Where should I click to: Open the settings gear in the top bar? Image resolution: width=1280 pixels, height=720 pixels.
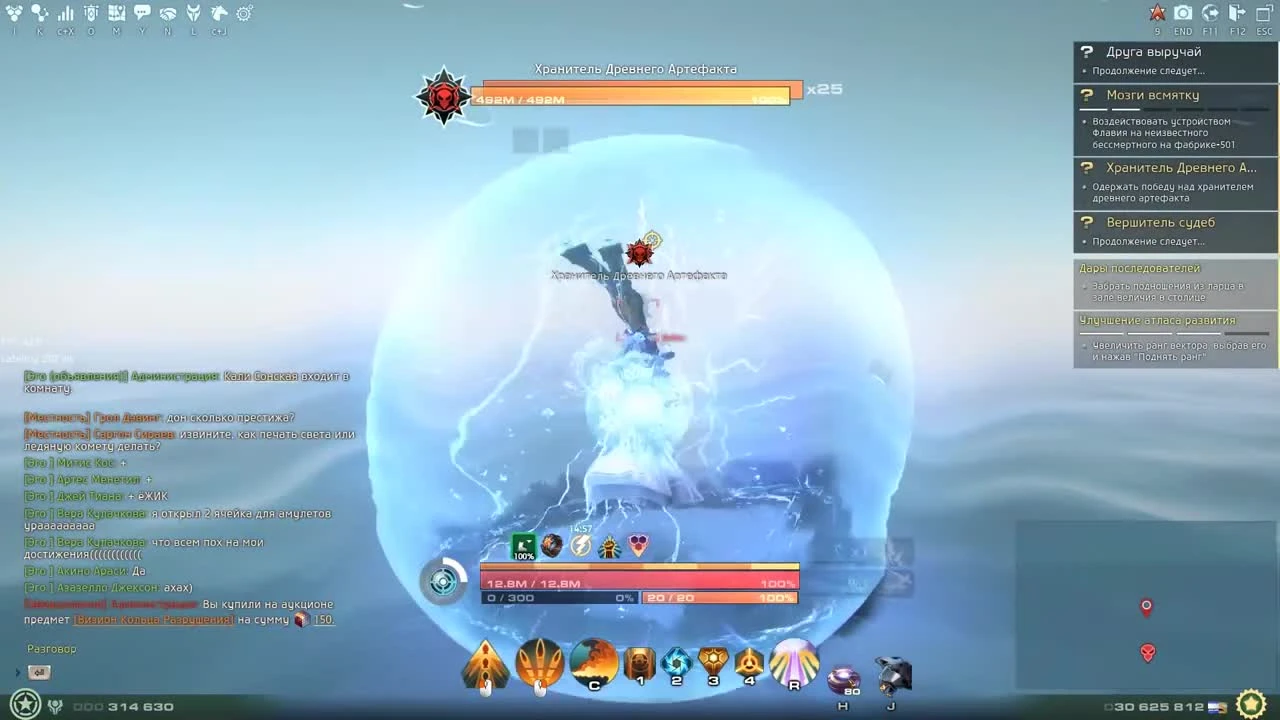244,13
